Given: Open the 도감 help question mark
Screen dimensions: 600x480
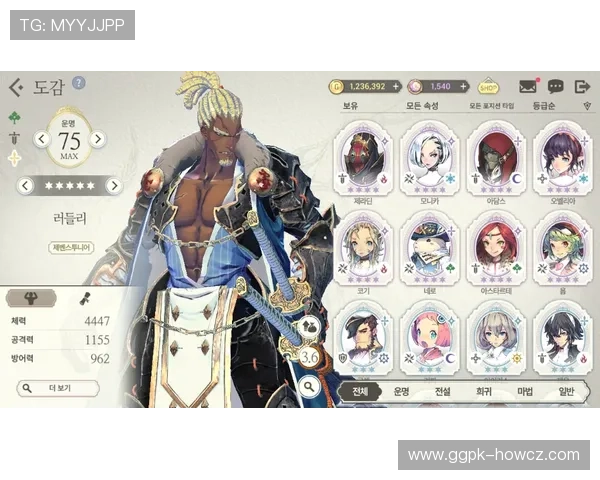Looking at the screenshot, I should [x=79, y=83].
